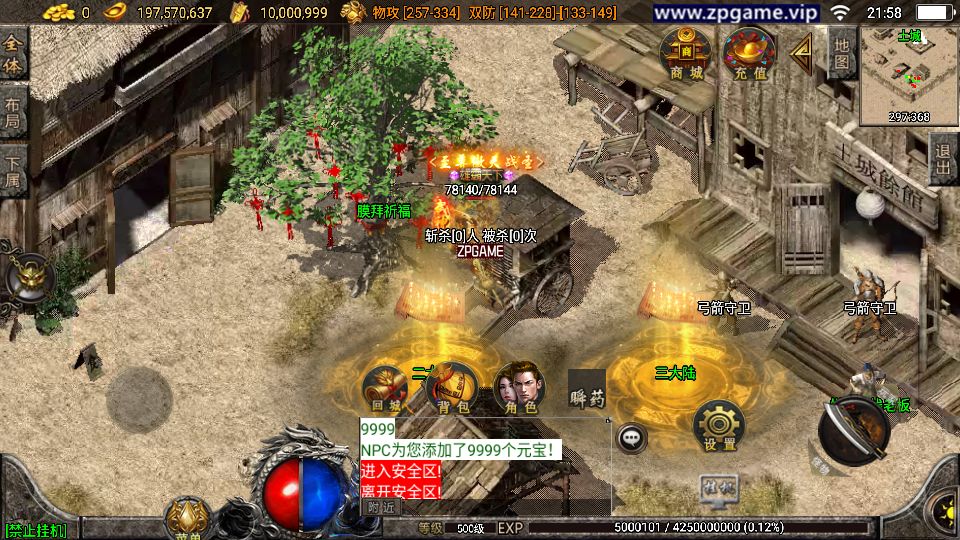Switch chat to the 附近 nearby channel
Image resolution: width=960 pixels, height=540 pixels.
coord(381,507)
